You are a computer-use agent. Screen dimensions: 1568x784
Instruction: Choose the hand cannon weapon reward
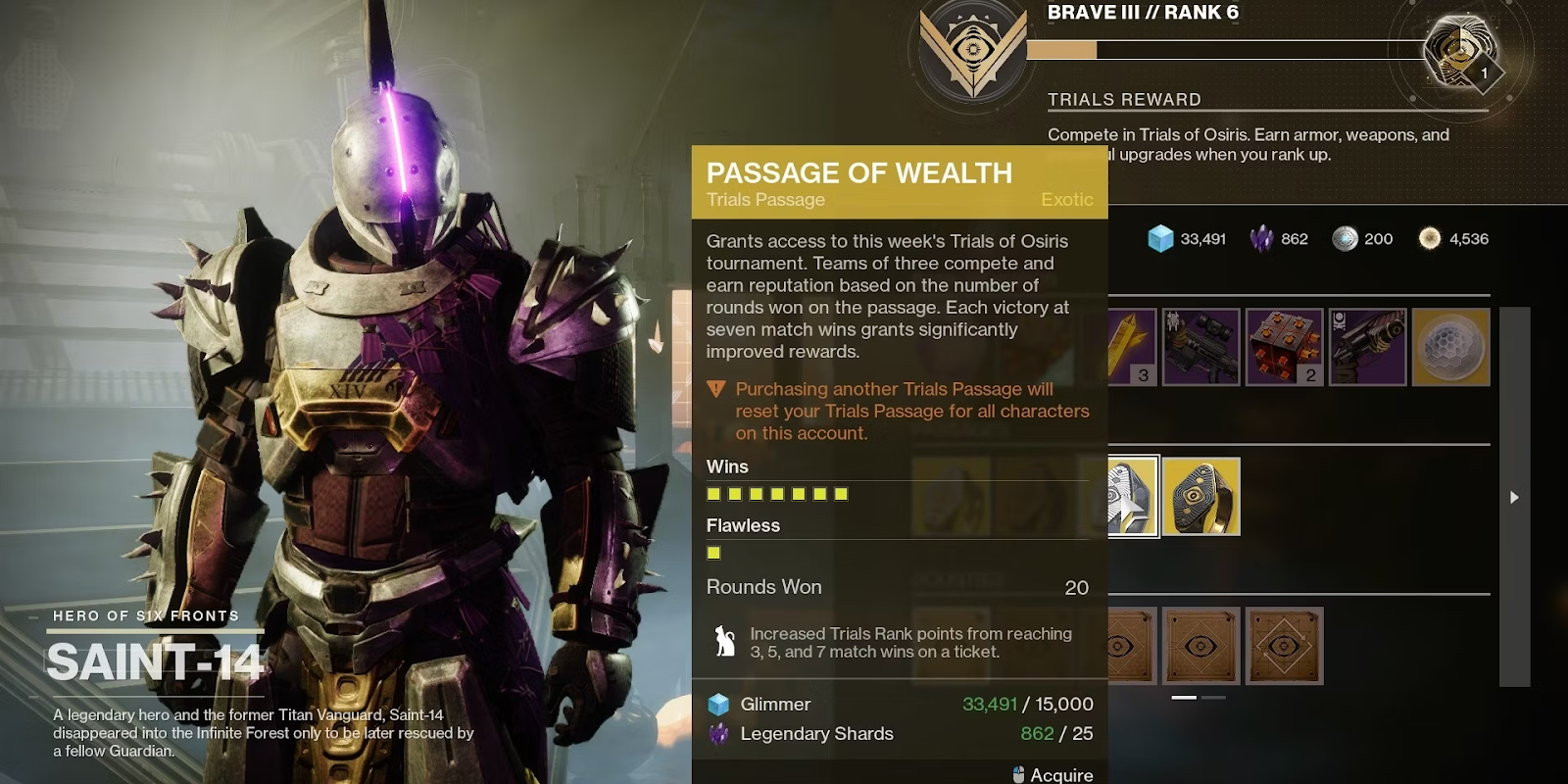click(x=1368, y=347)
